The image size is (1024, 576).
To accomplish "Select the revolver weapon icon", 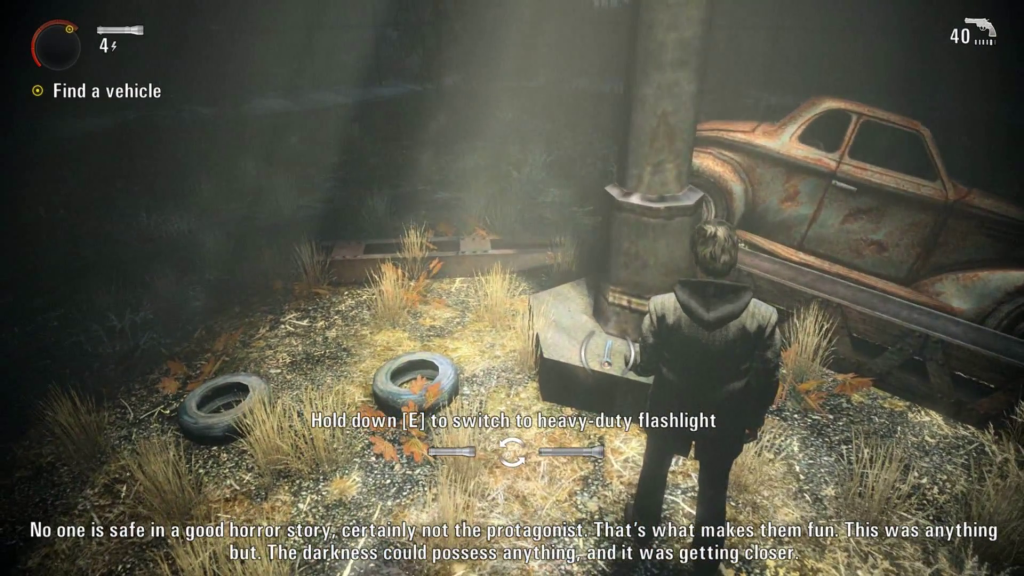I will click(x=980, y=27).
